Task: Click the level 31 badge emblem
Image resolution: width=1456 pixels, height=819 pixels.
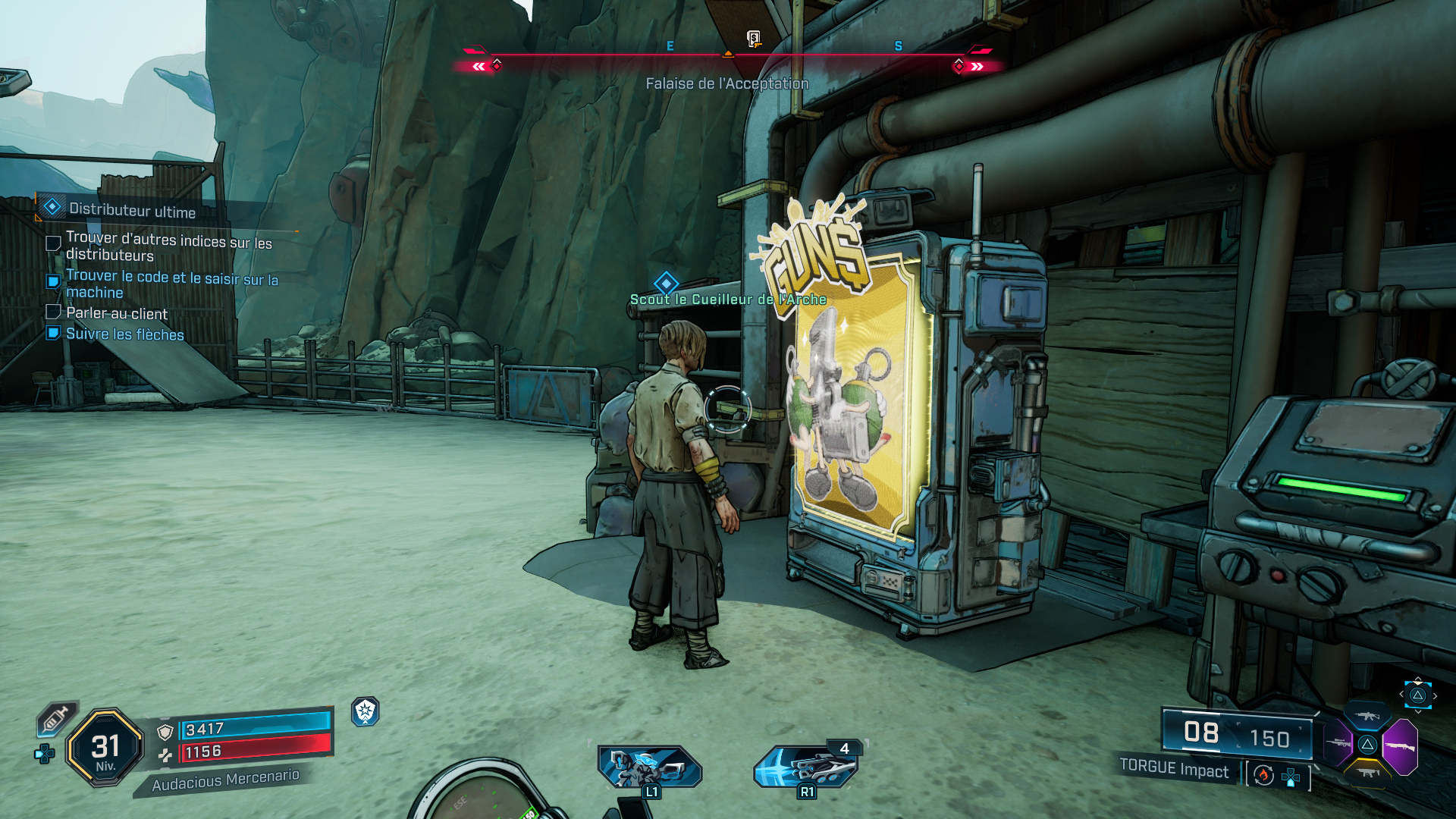Action: click(x=105, y=745)
